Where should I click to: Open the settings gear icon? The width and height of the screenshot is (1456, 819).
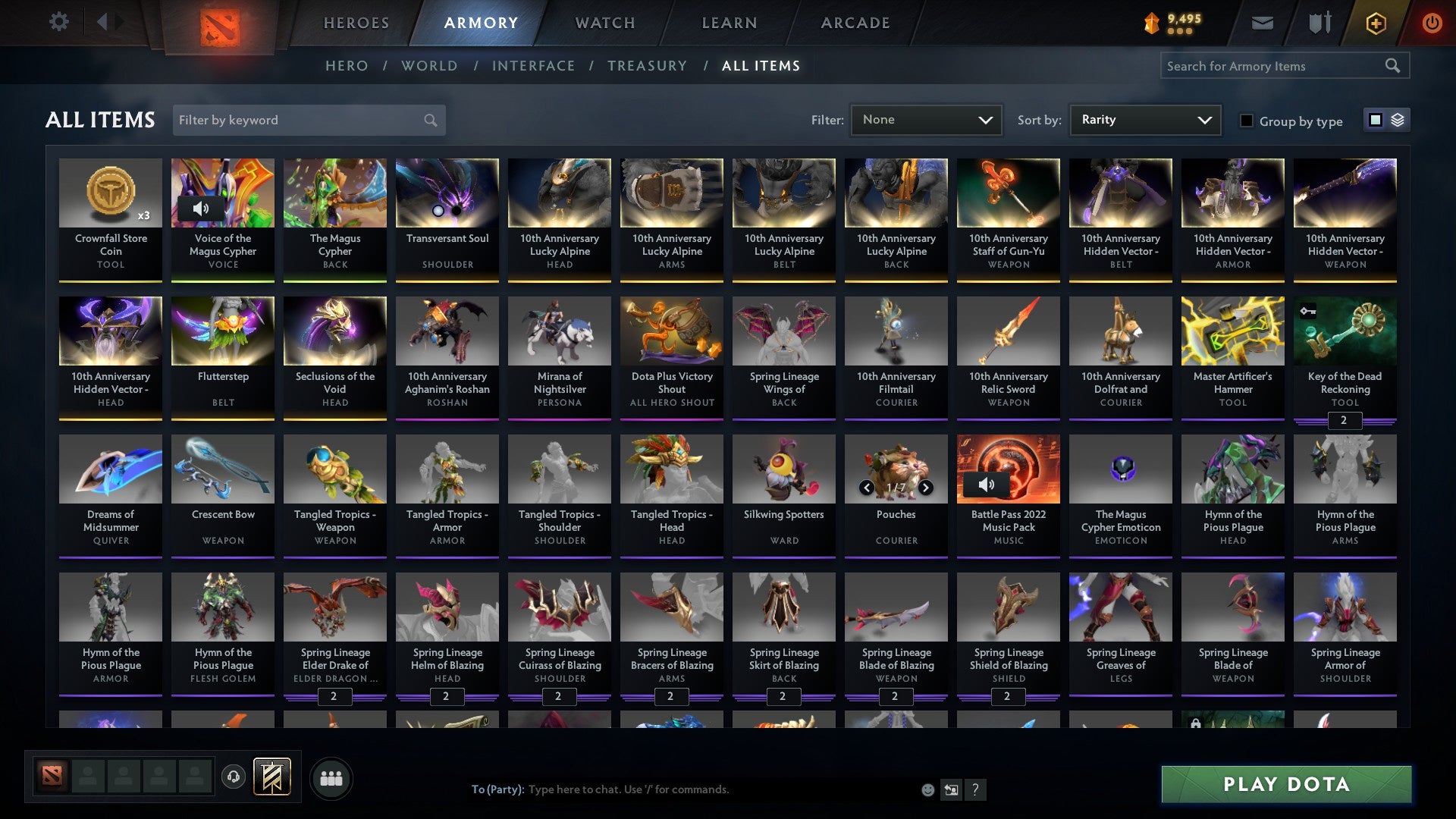[x=58, y=23]
